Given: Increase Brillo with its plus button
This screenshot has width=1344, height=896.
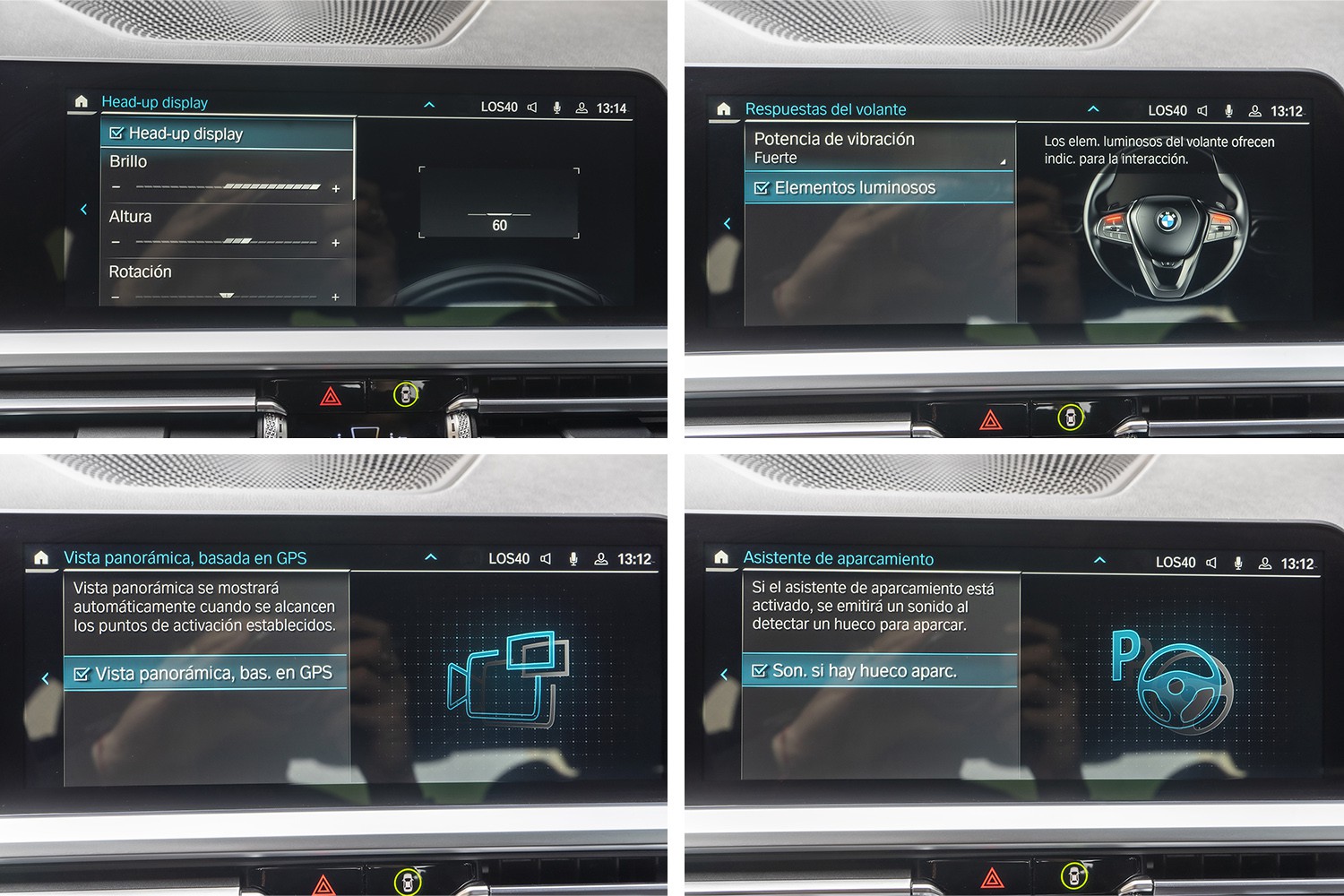Looking at the screenshot, I should [336, 188].
